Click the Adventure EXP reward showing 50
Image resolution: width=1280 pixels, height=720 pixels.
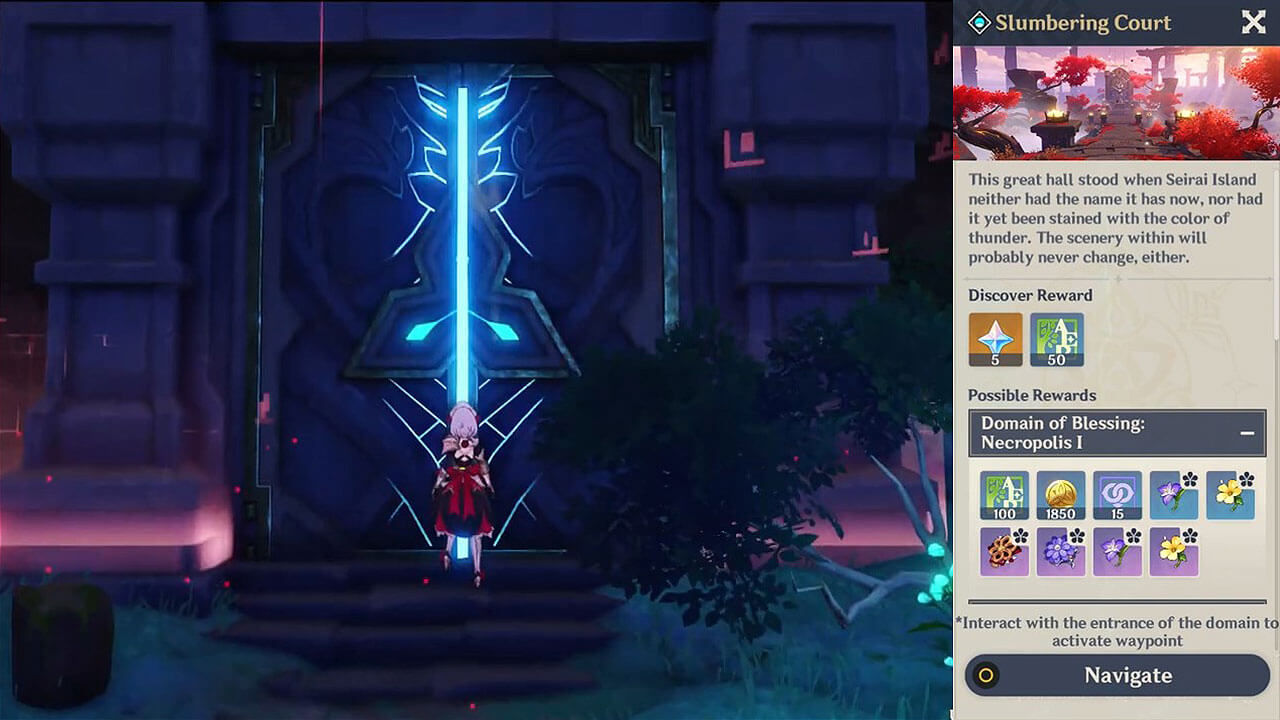click(x=1056, y=340)
